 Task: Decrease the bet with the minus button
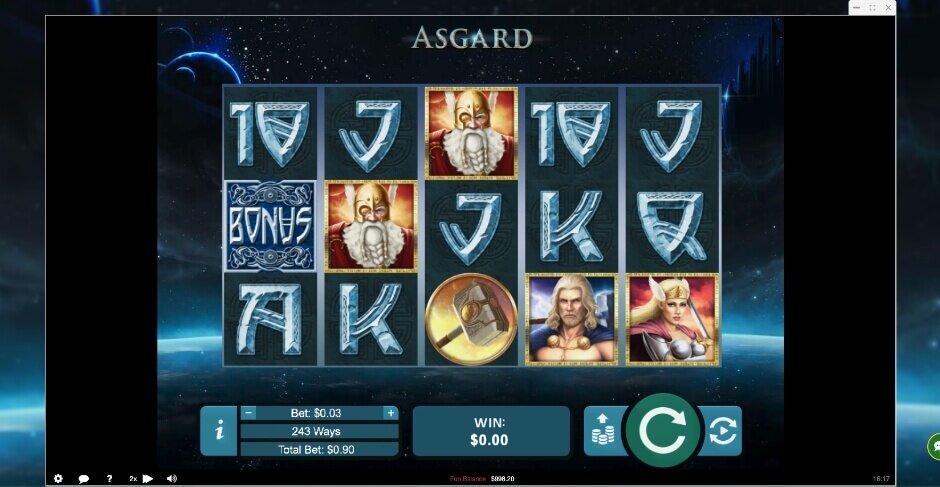click(249, 412)
